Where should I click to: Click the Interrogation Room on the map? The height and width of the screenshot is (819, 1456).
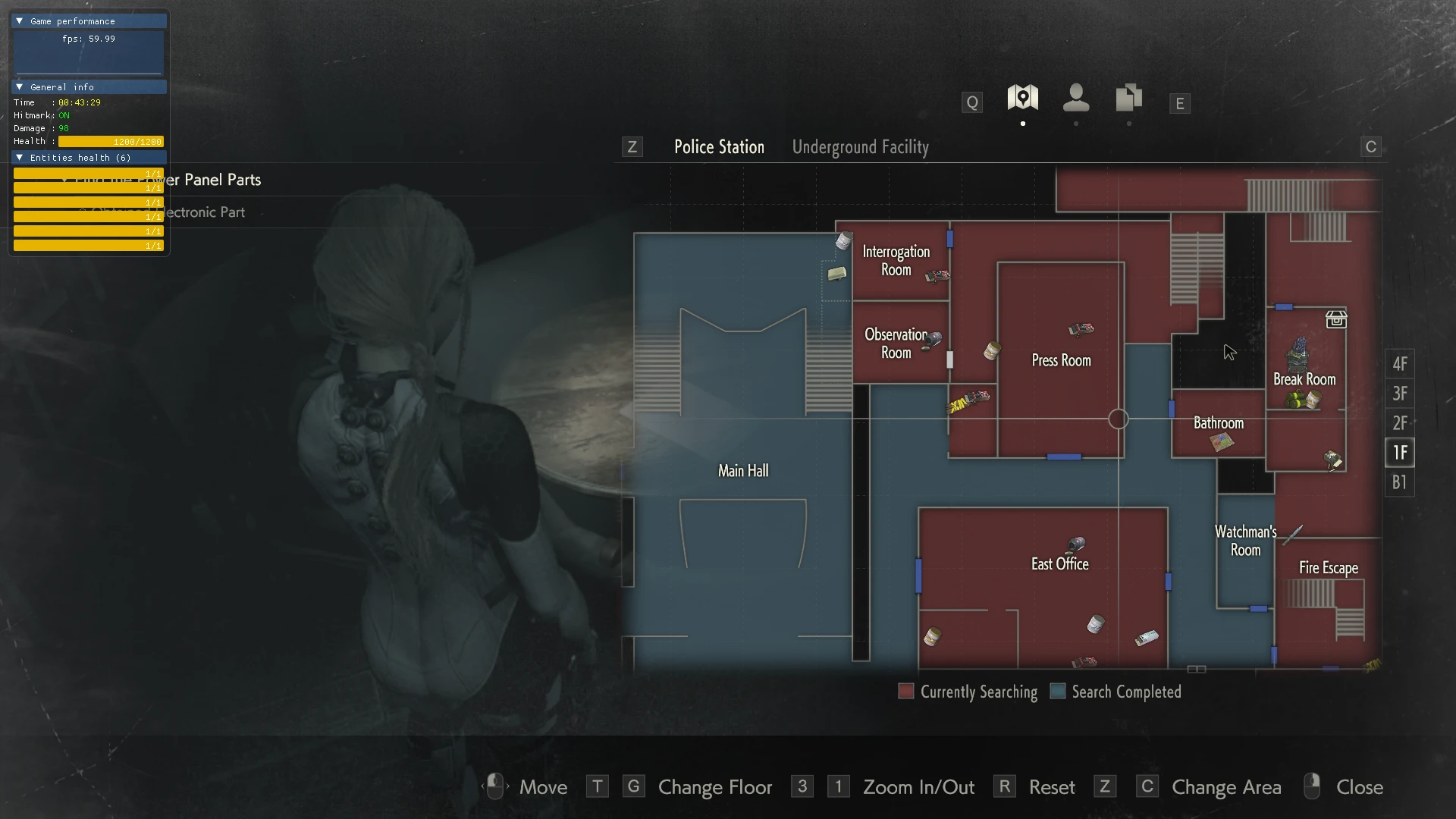(x=896, y=261)
